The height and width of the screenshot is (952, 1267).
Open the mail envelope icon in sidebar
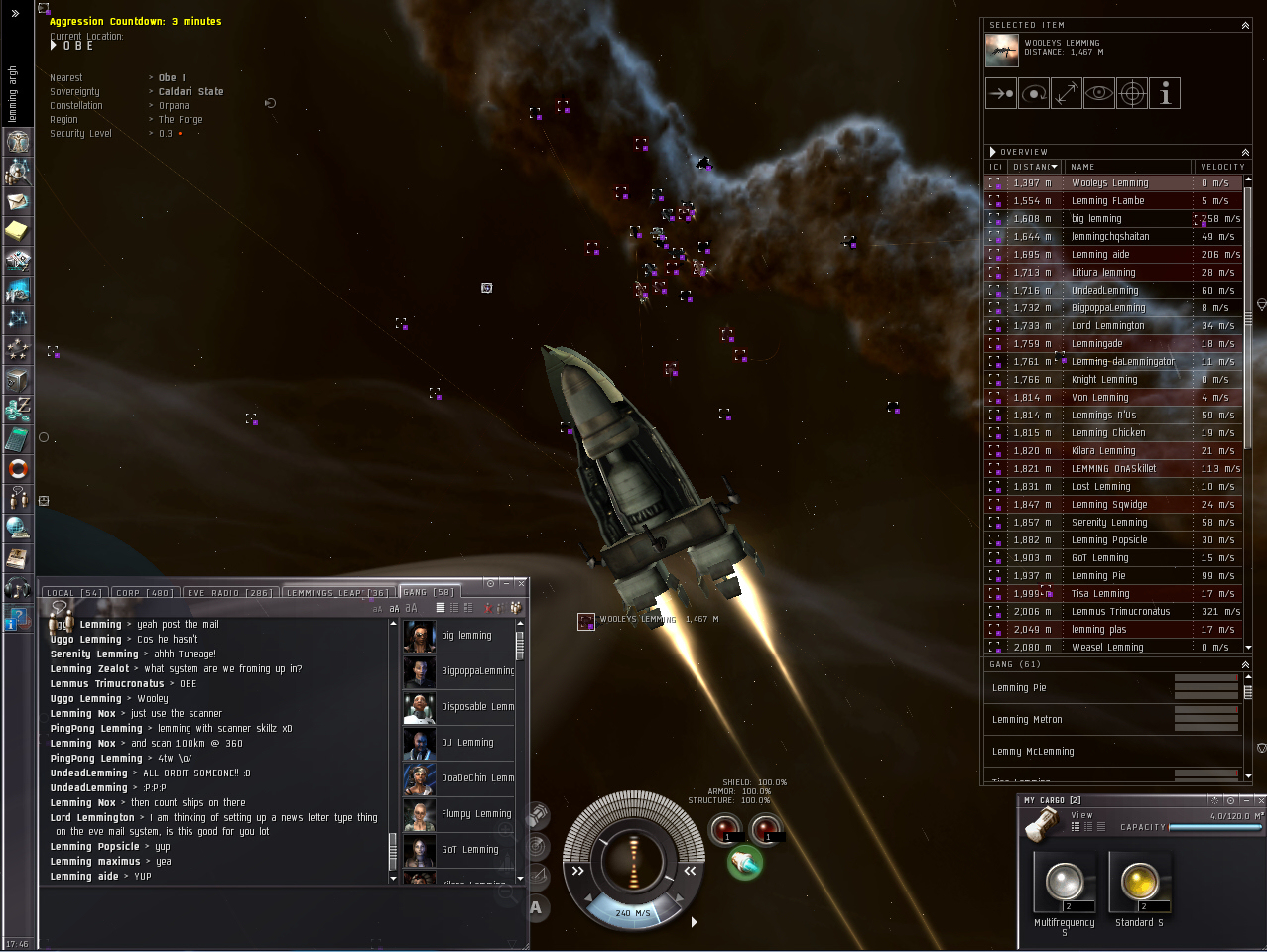pos(18,201)
